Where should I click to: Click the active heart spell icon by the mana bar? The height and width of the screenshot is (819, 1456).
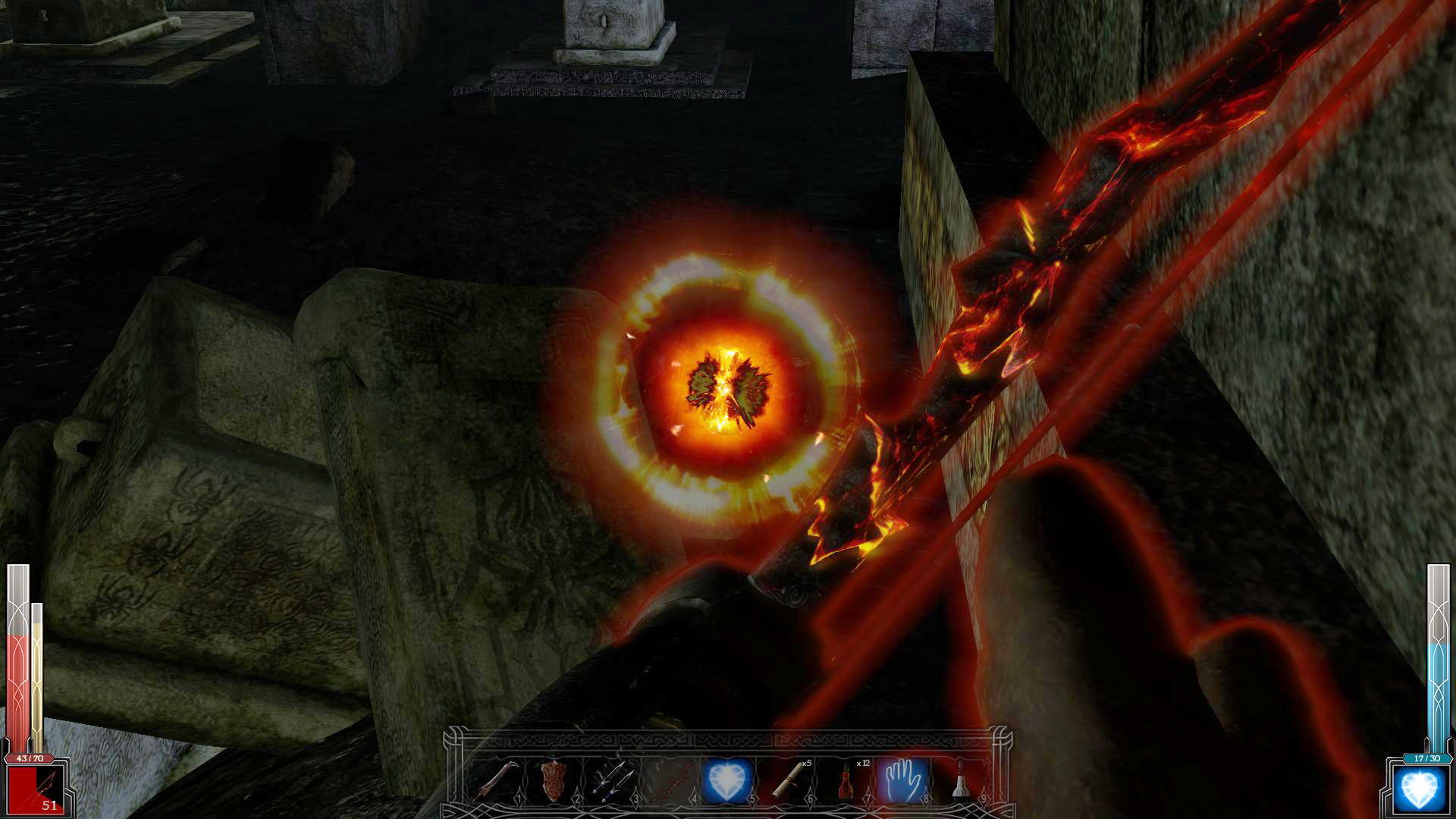(1420, 790)
